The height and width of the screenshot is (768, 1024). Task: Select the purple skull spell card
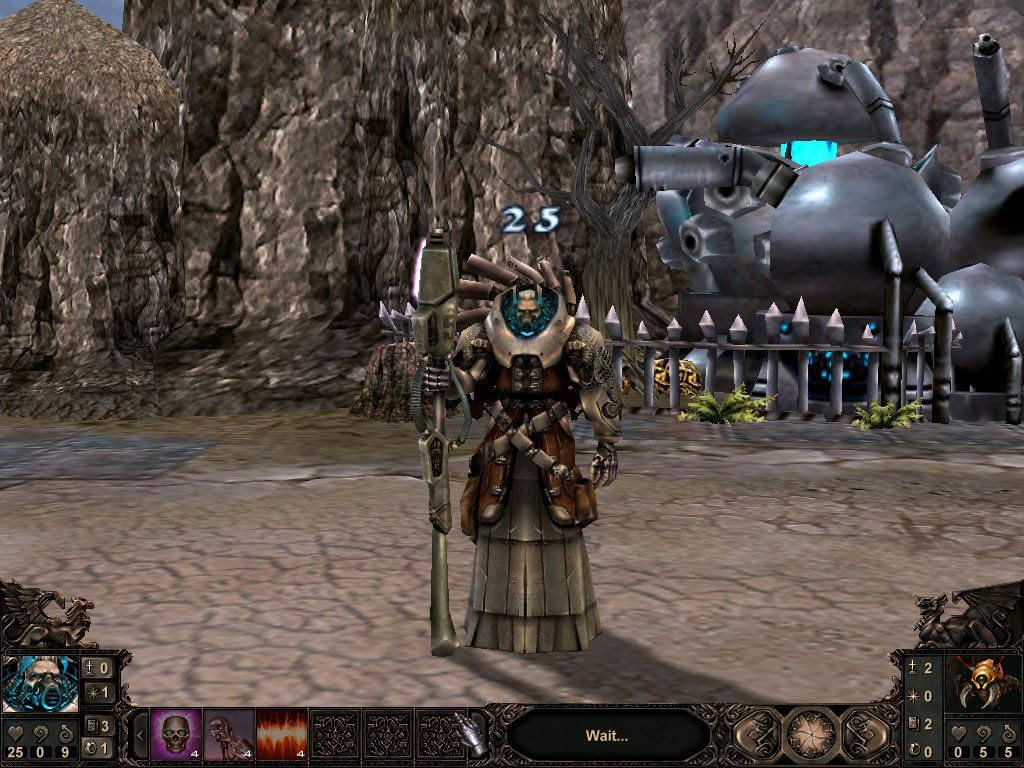coord(175,733)
